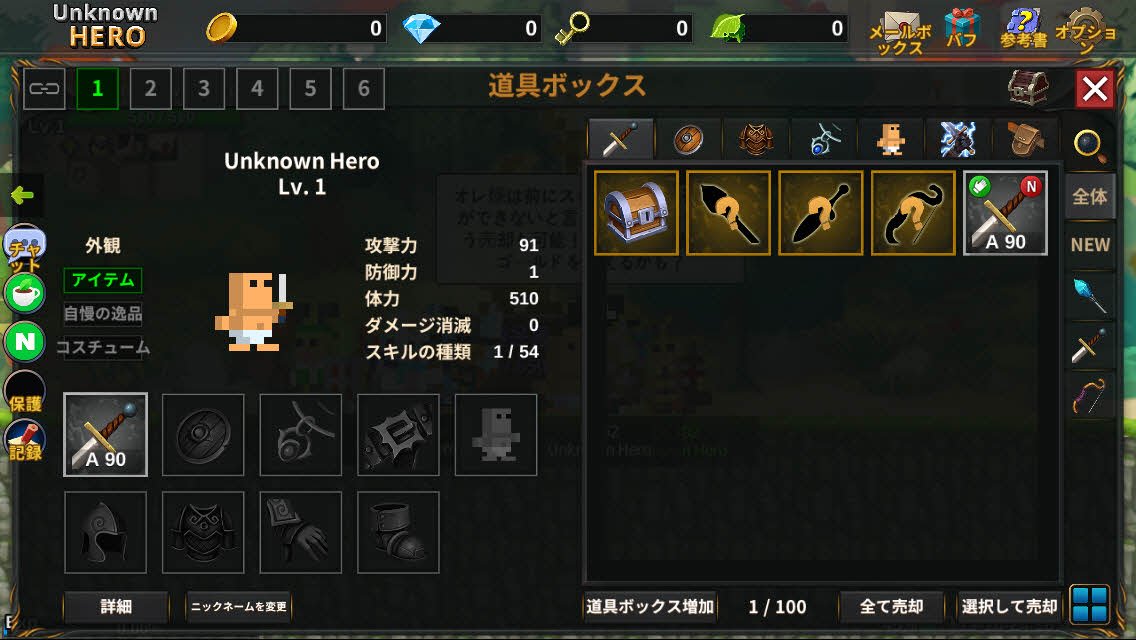Open the reference book (参考書)

click(1023, 28)
